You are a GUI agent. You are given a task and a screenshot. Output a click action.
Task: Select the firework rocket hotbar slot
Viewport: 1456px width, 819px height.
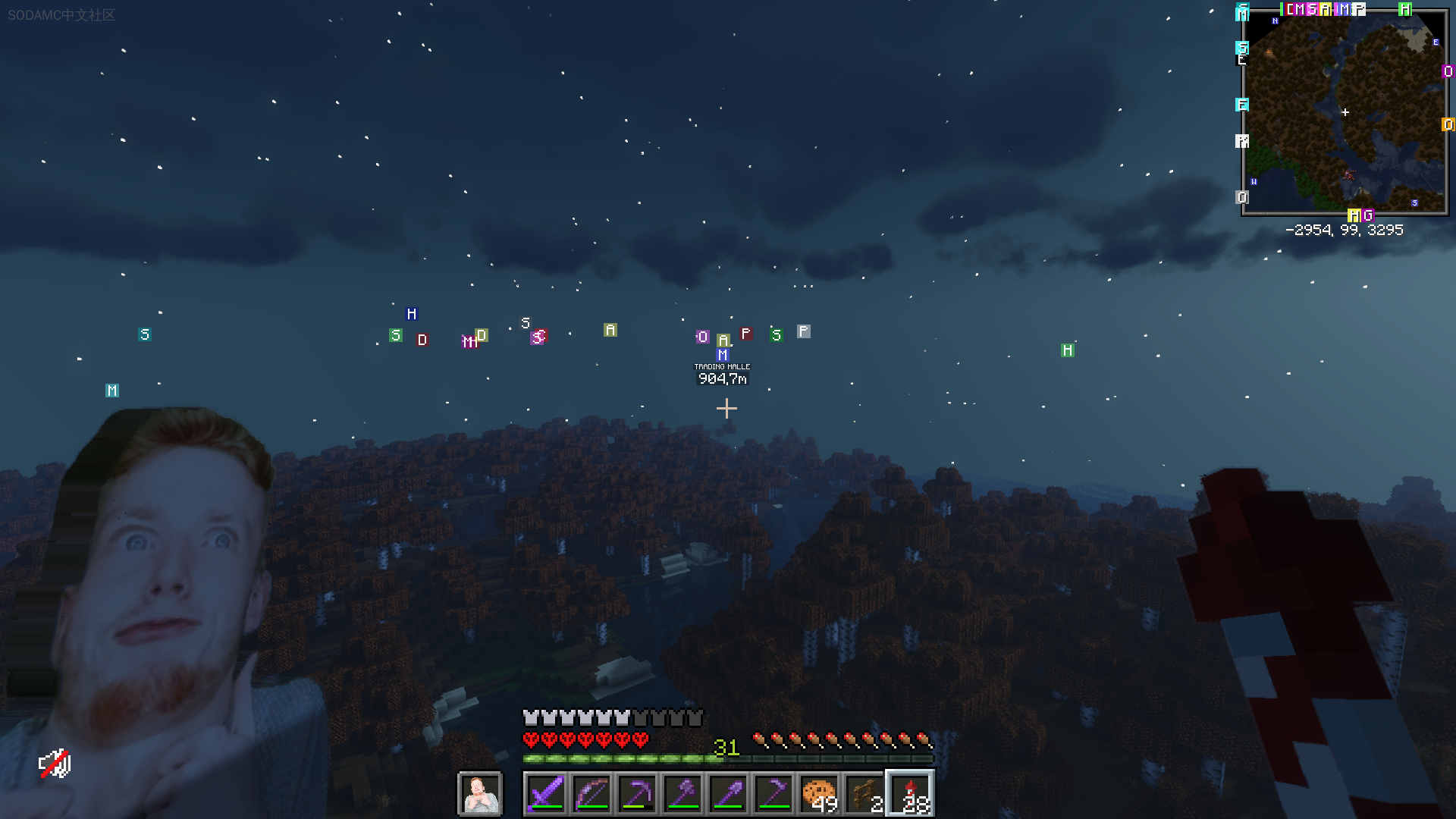[910, 794]
